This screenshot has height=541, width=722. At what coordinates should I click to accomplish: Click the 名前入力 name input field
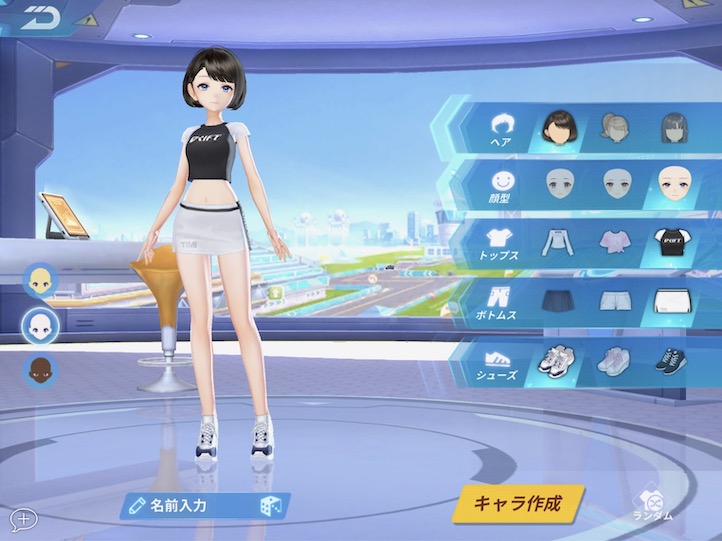(190, 506)
